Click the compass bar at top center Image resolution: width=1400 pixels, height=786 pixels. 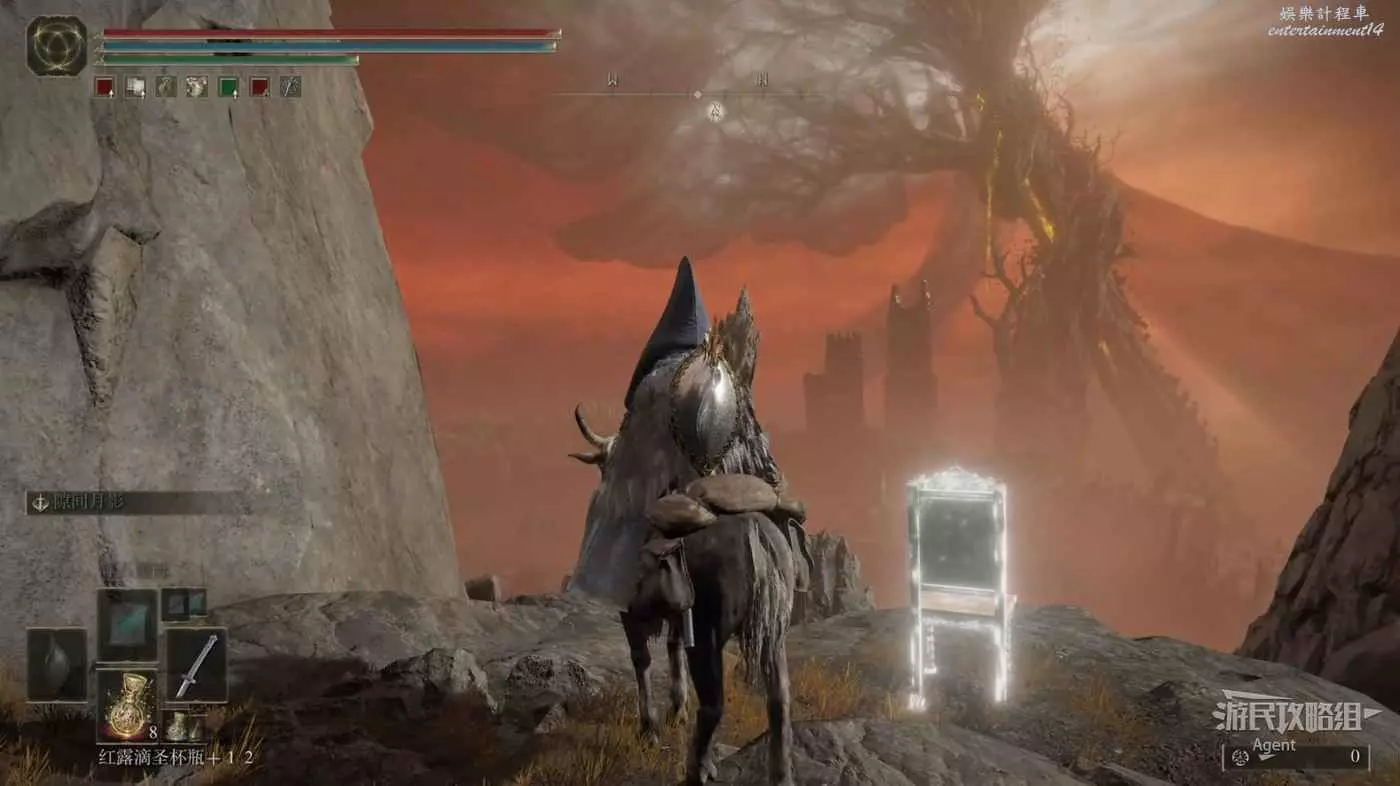click(x=697, y=94)
